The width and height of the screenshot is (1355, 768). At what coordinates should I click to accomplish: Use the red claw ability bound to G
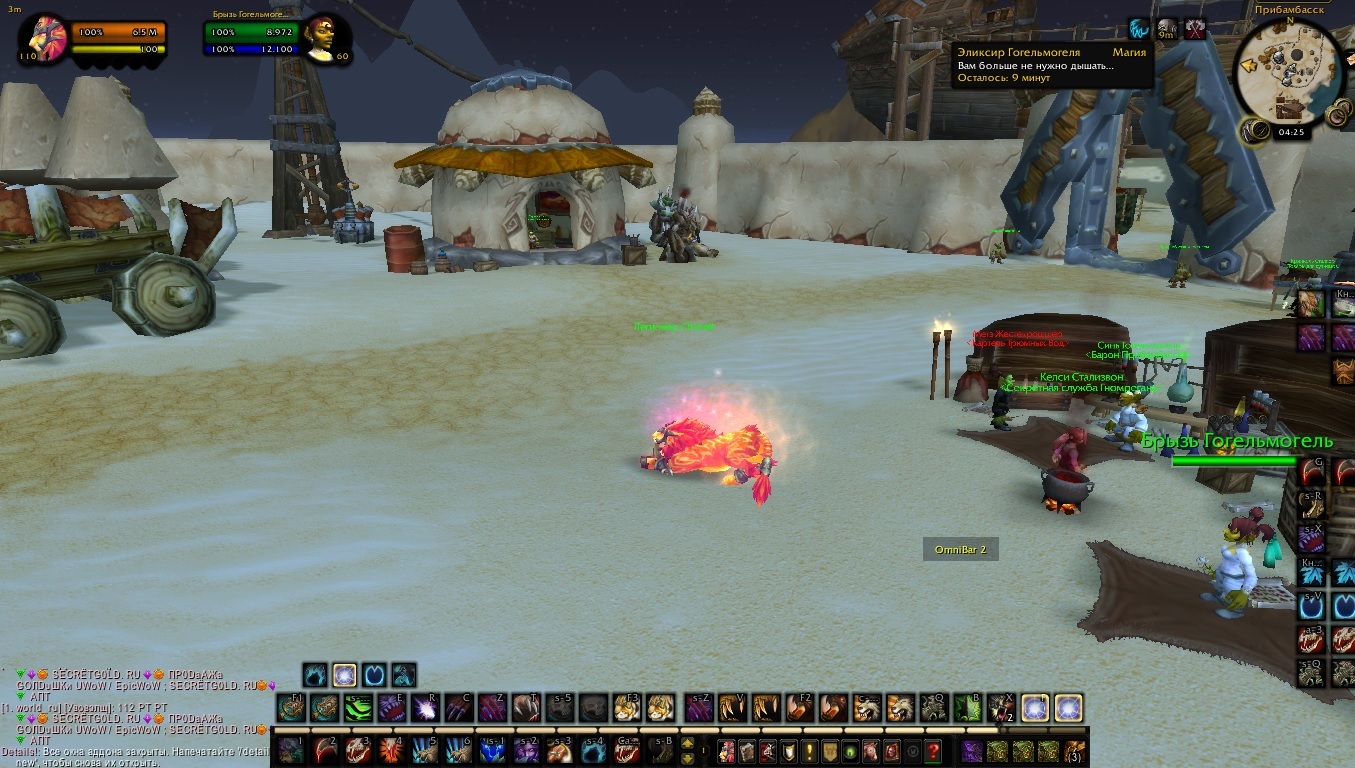tap(1311, 472)
